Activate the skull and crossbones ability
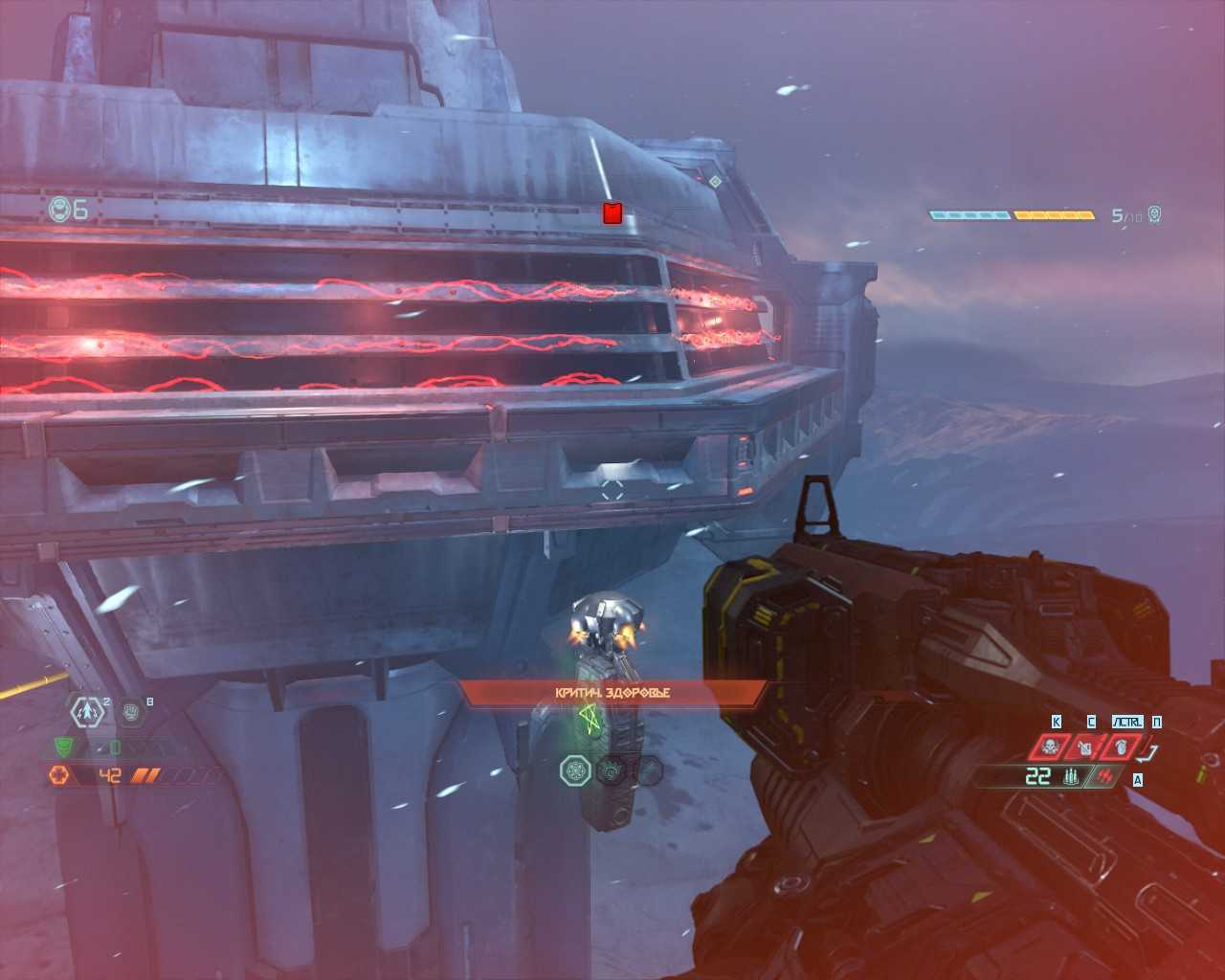The image size is (1225, 980). pyautogui.click(x=1050, y=746)
